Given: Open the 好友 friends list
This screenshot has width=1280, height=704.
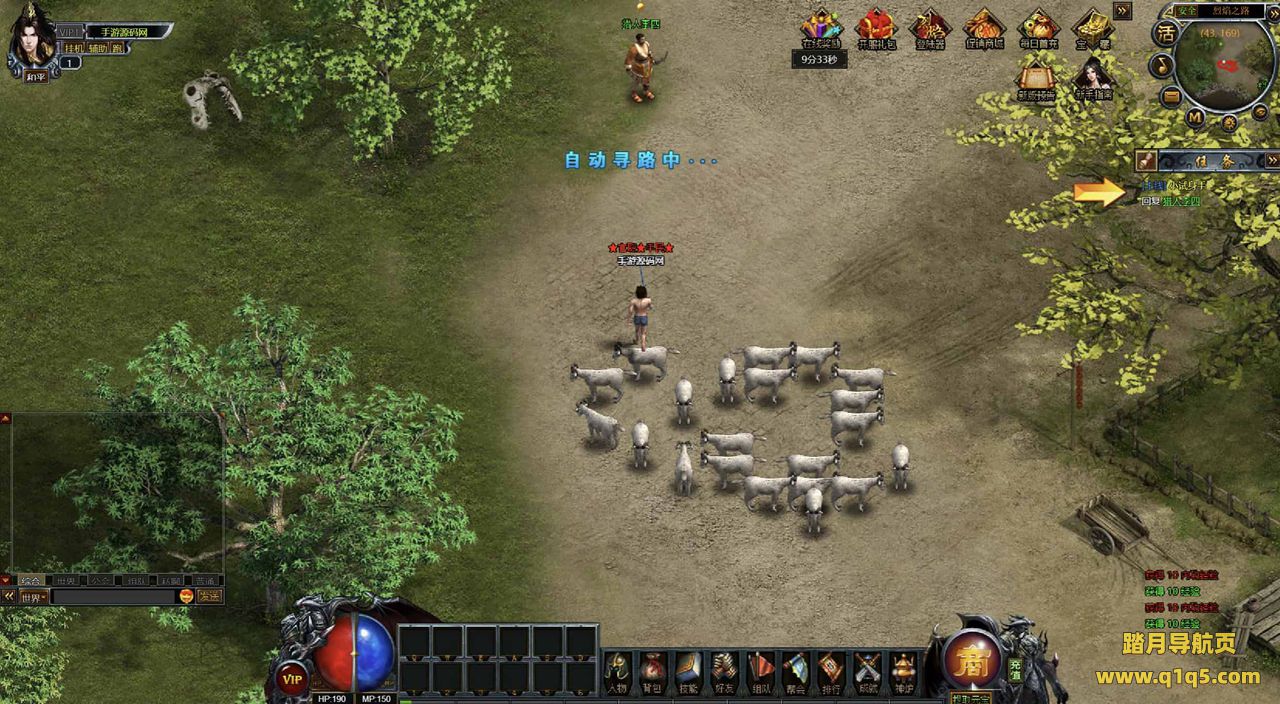Looking at the screenshot, I should [x=723, y=669].
